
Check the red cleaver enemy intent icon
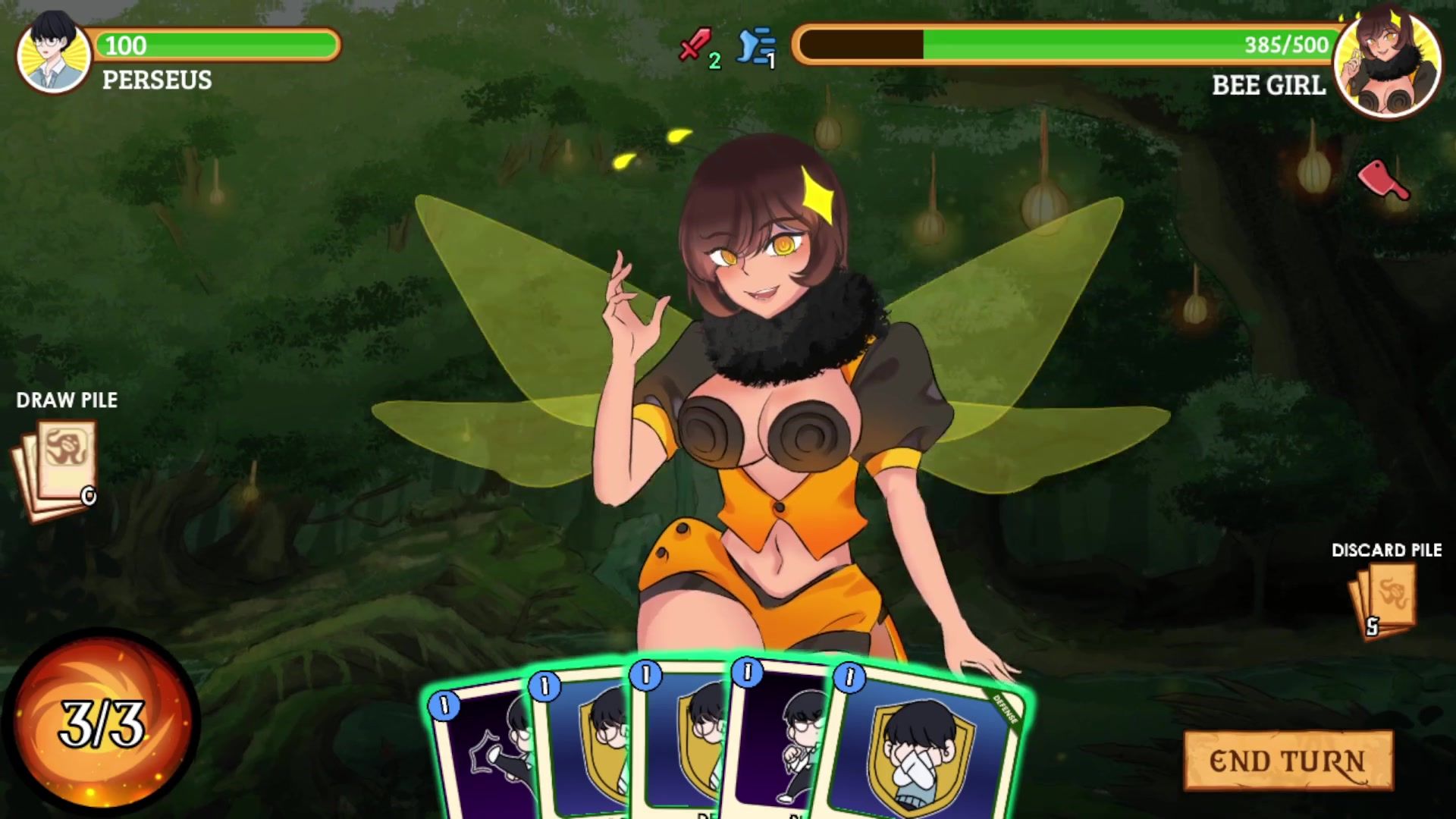(x=1382, y=180)
